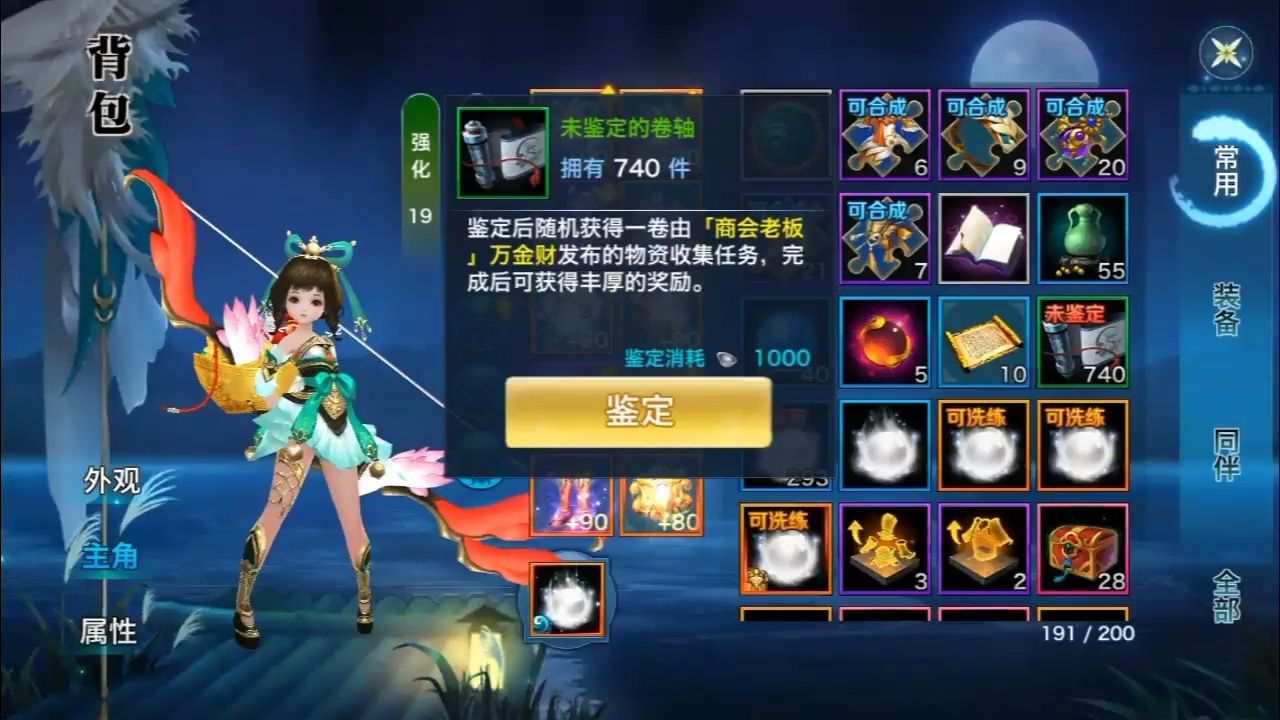Viewport: 1280px width, 720px height.
Task: Open the 全部 all items tab
Action: point(1225,597)
